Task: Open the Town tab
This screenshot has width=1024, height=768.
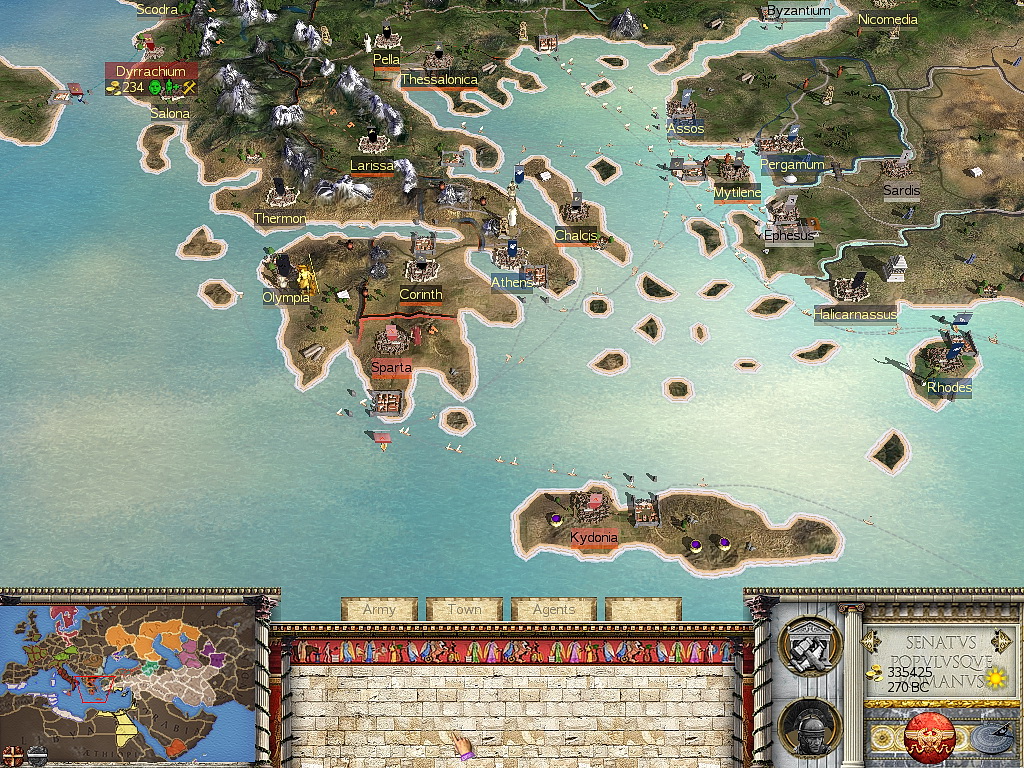Action: click(x=464, y=609)
